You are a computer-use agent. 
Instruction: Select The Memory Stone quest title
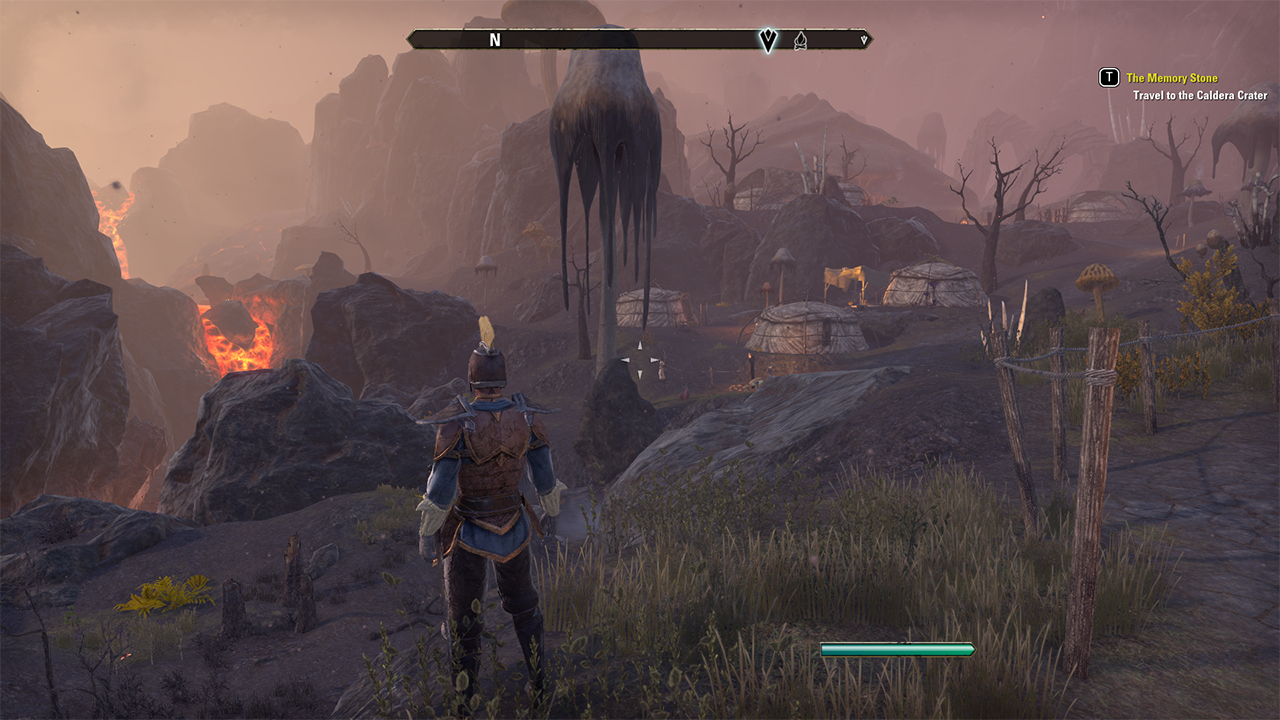coord(1171,78)
